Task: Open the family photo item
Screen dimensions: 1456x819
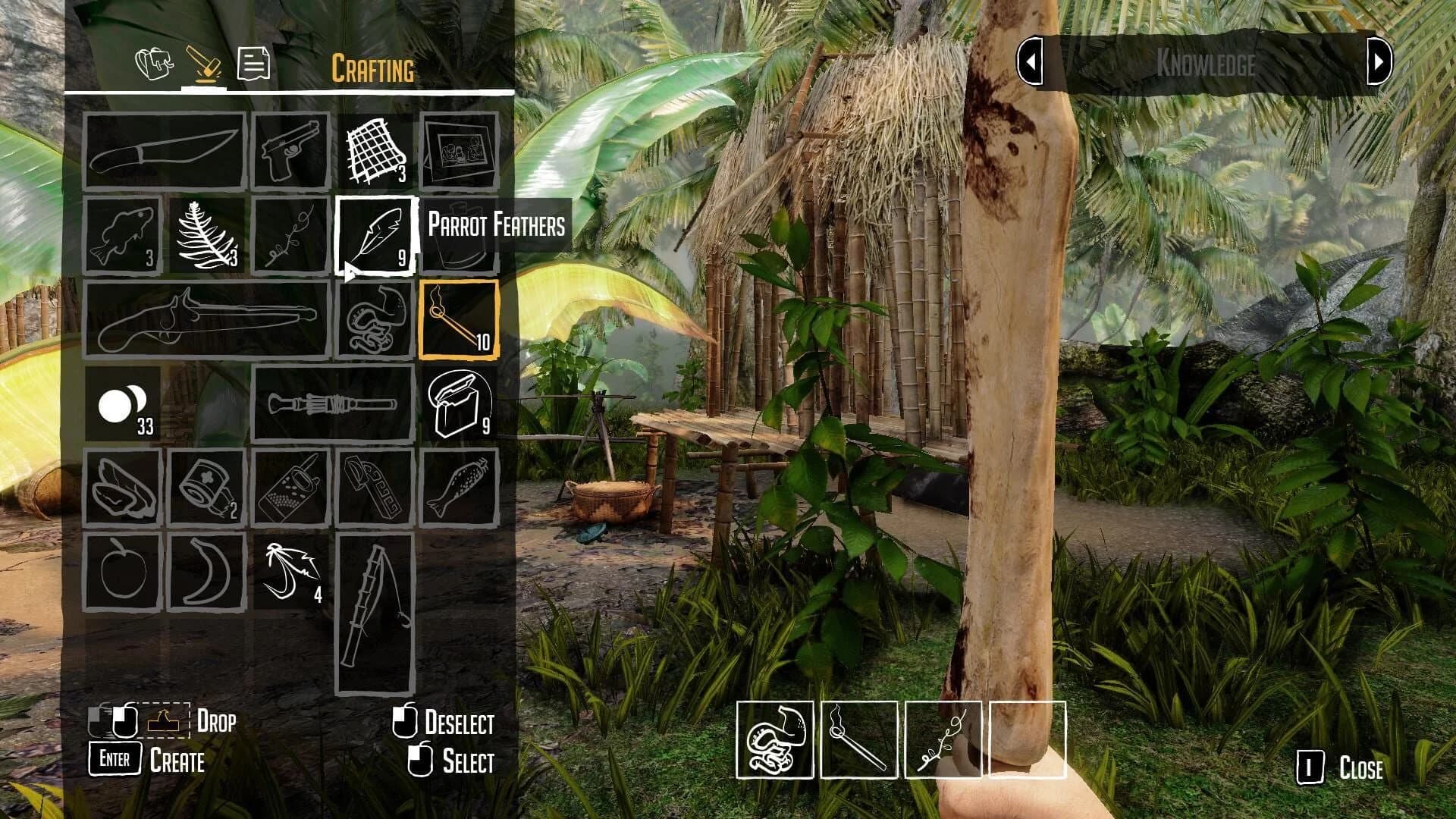Action: pyautogui.click(x=459, y=149)
